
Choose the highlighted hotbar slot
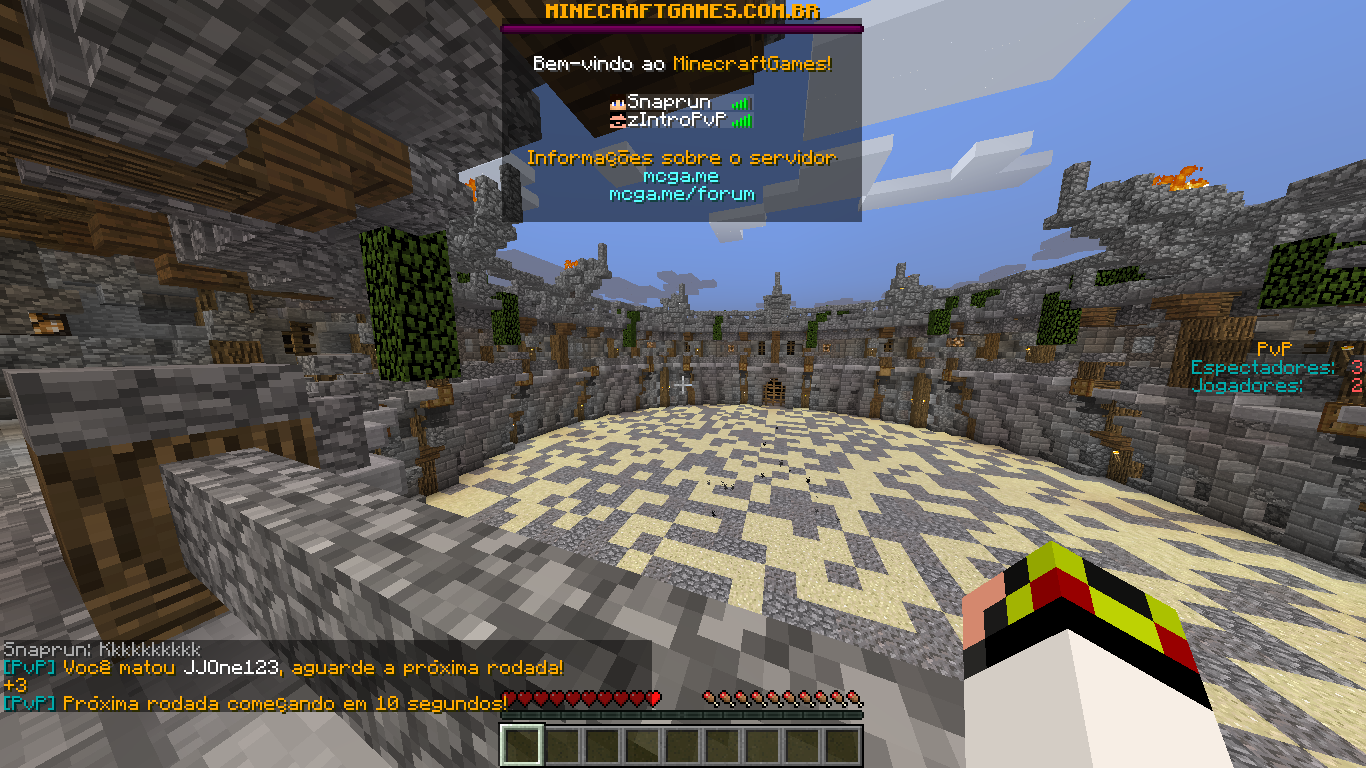521,746
